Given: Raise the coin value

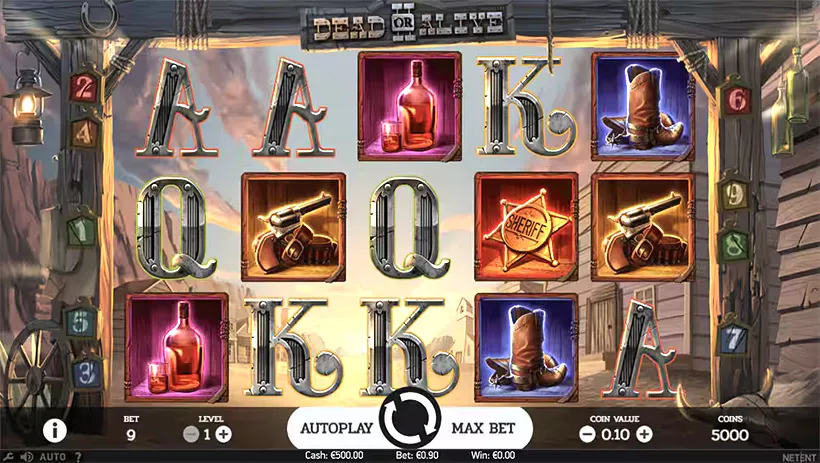Looking at the screenshot, I should click(x=644, y=434).
